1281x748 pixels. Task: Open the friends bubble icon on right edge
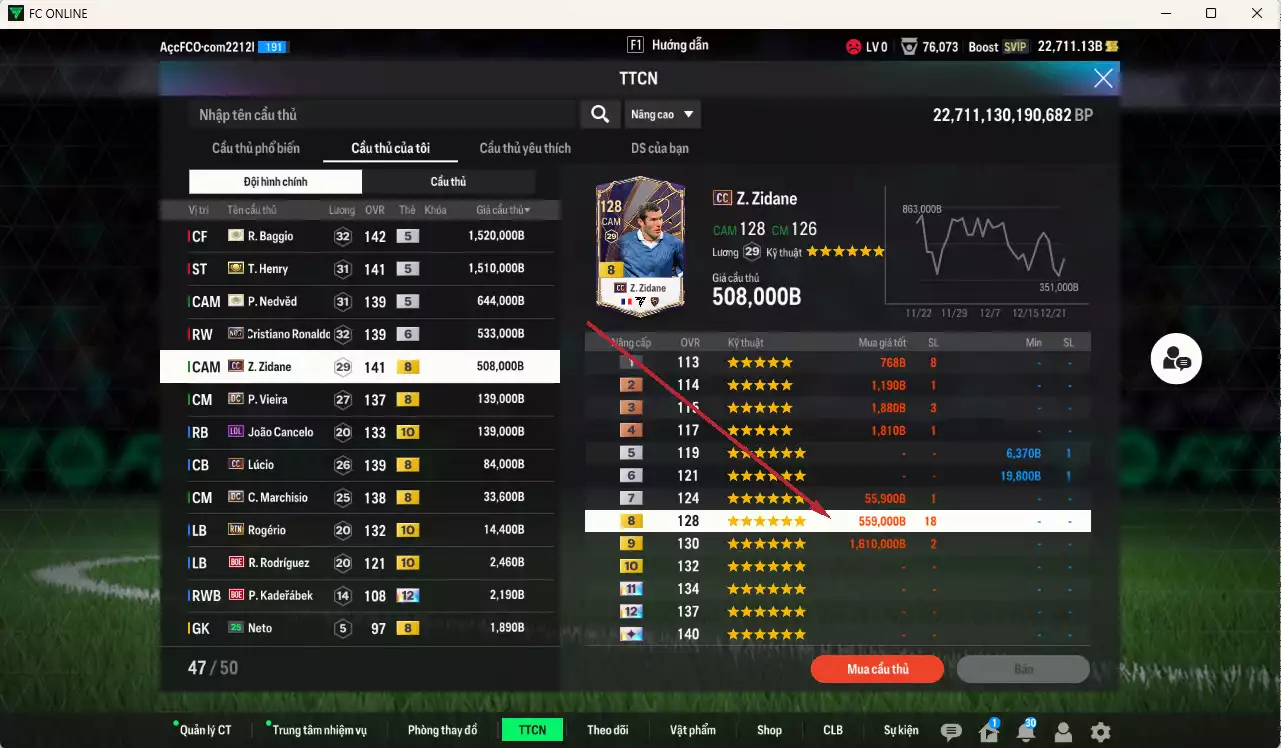(1175, 359)
